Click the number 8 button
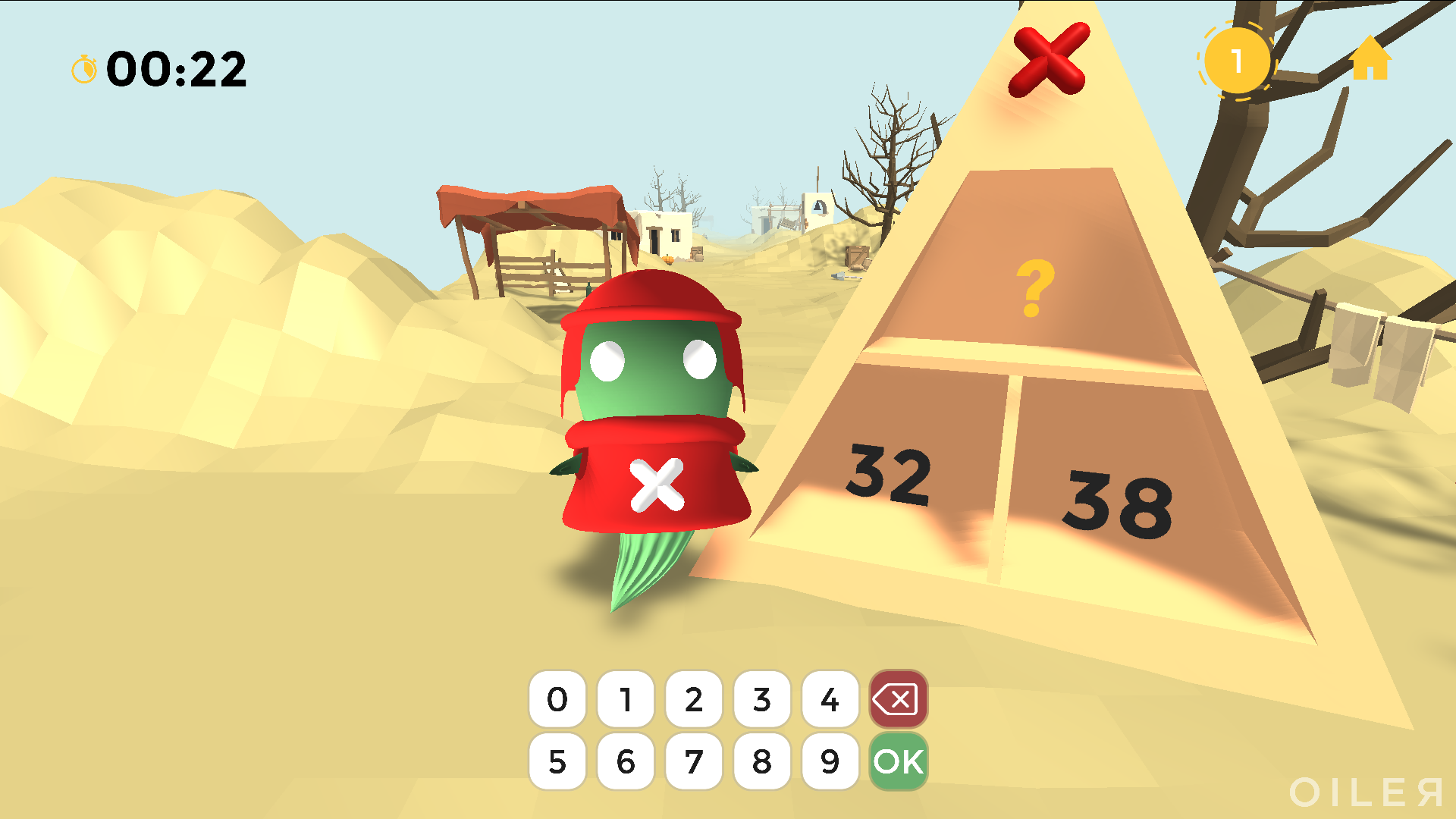Viewport: 1456px width, 819px height. coord(762,761)
